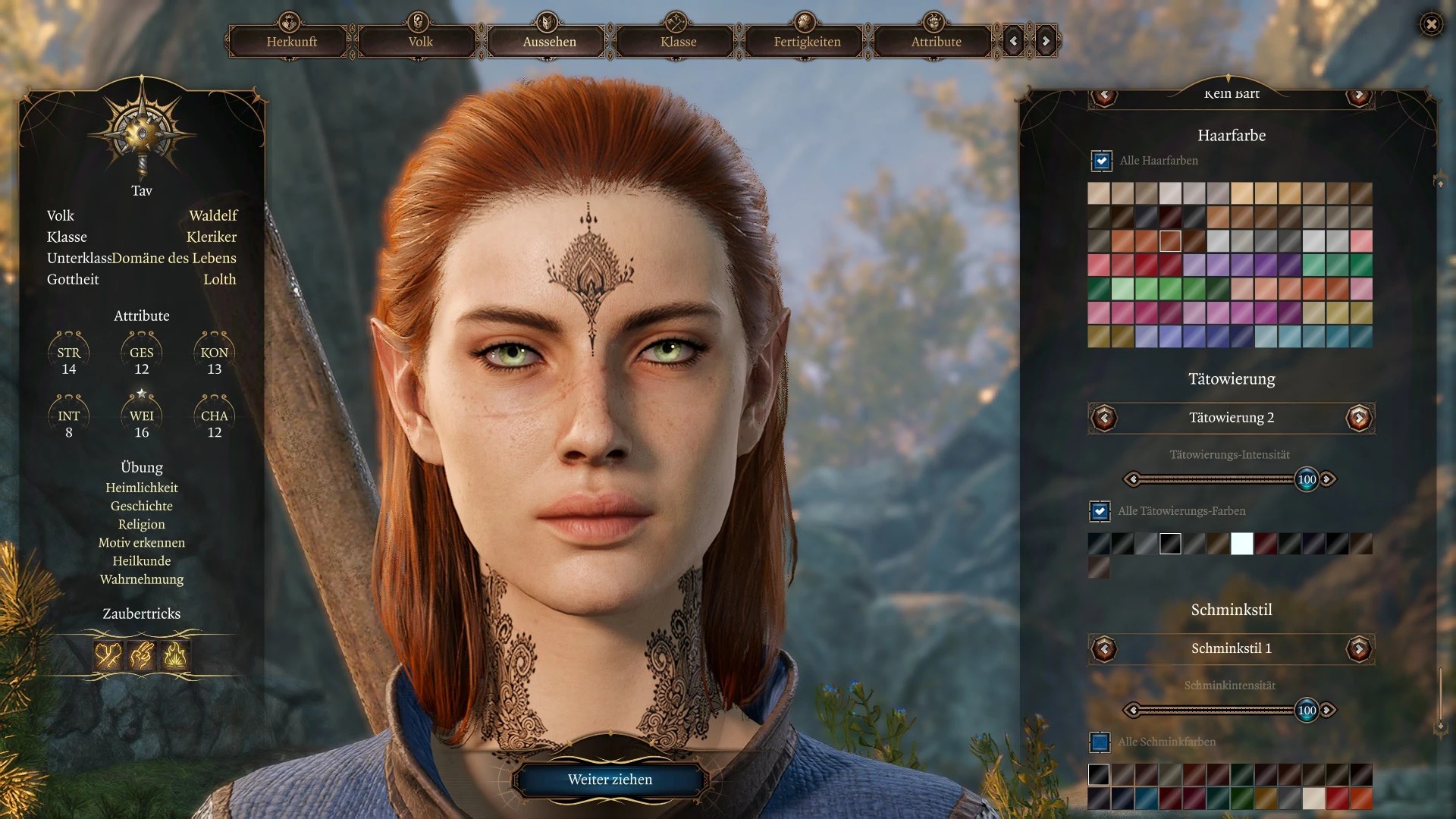This screenshot has height=819, width=1456.
Task: Switch to the Volk tab
Action: [x=420, y=42]
